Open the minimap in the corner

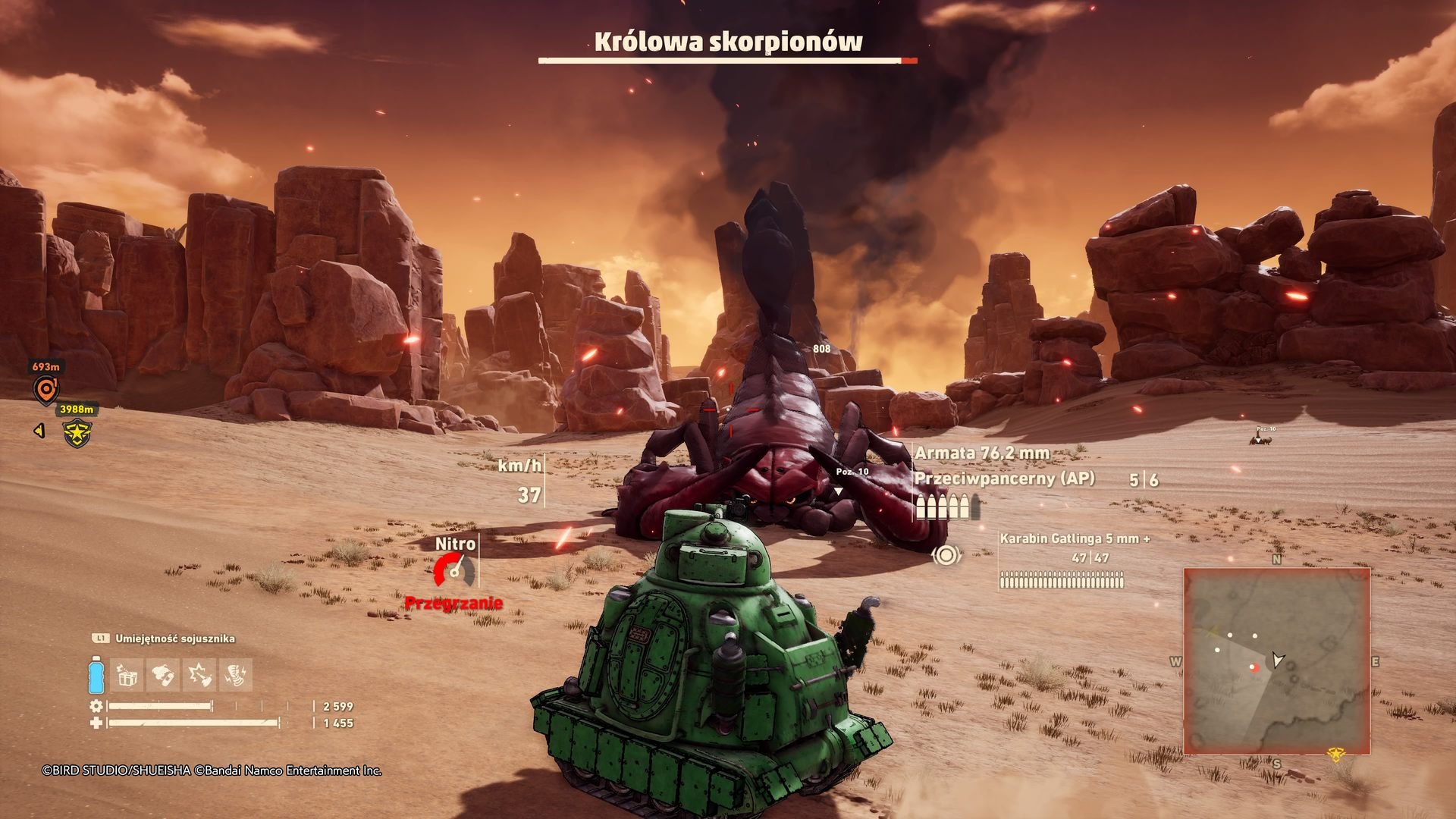[x=1276, y=660]
